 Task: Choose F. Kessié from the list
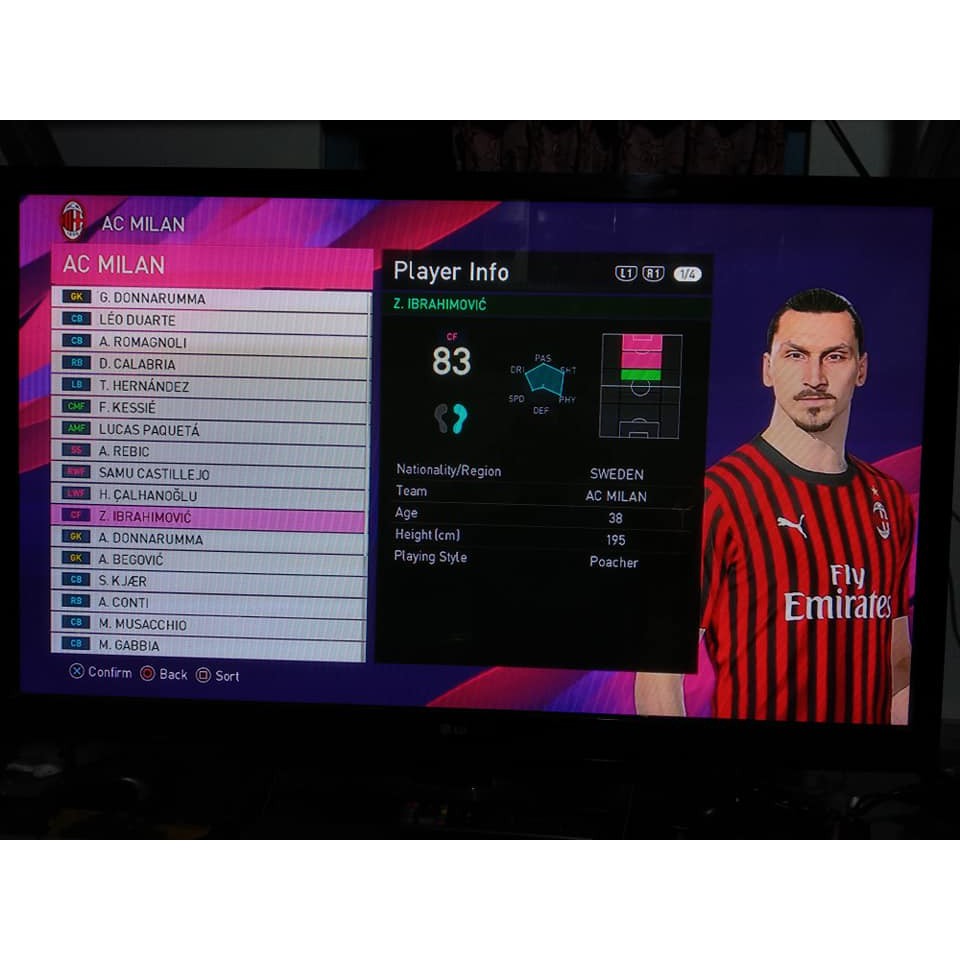coord(211,408)
